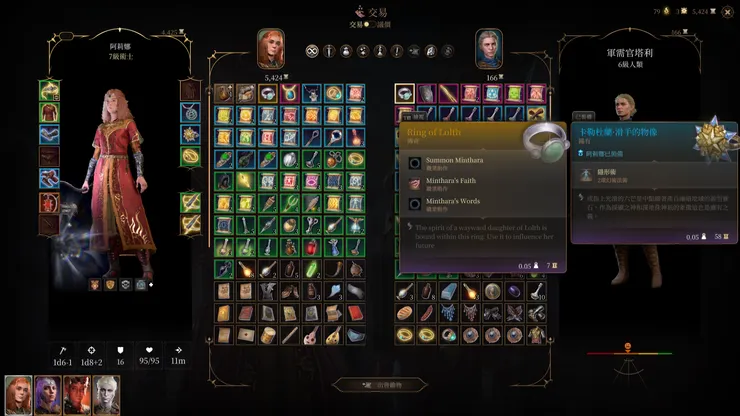This screenshot has width=740, height=416.
Task: Select the exclamation mark filter icon
Action: [397, 51]
